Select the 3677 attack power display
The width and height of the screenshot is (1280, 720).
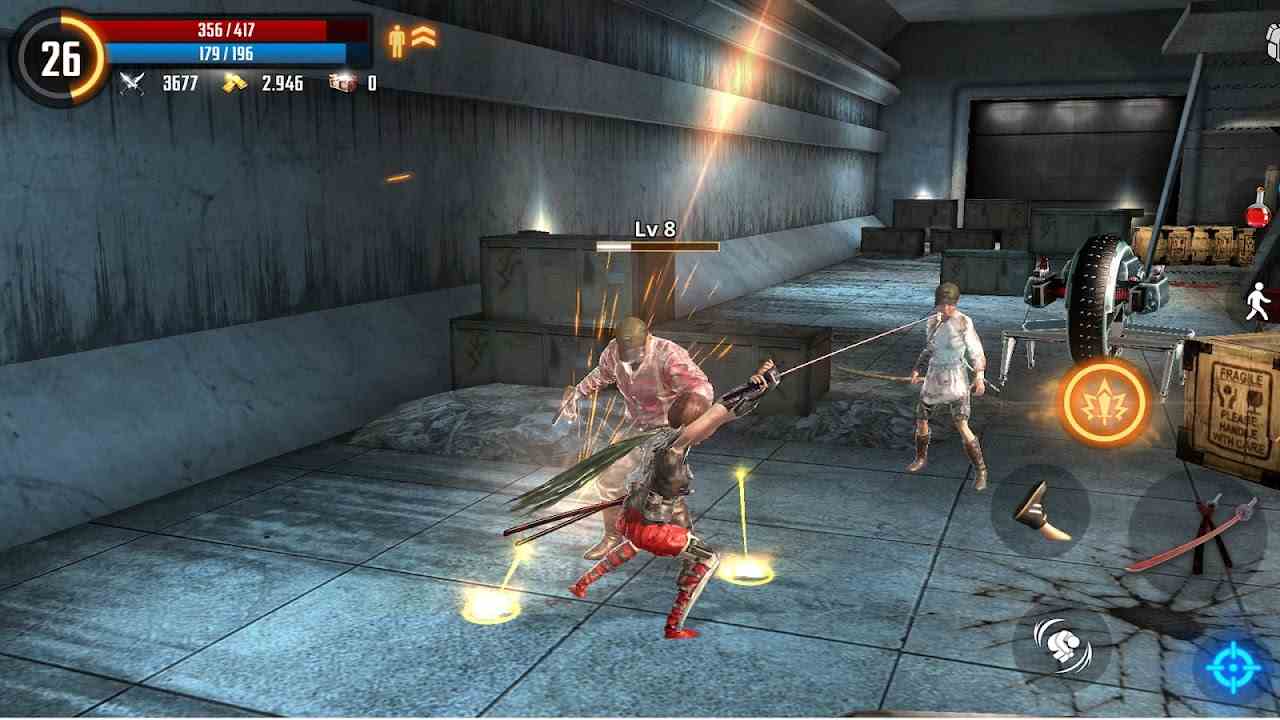click(x=180, y=84)
